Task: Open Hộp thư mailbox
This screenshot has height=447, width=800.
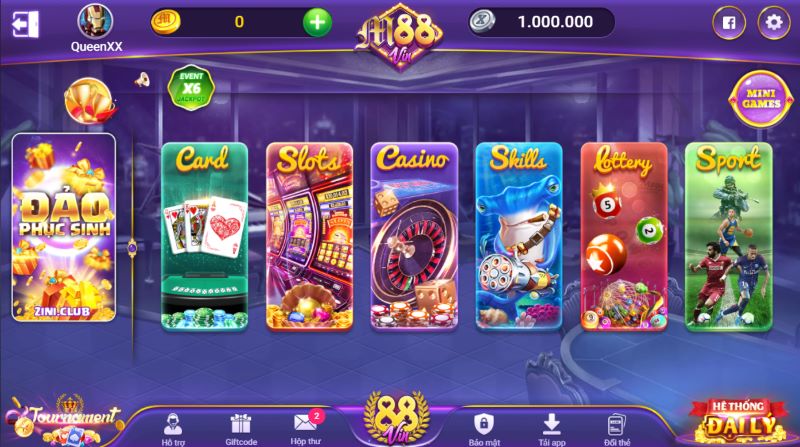Action: tap(306, 427)
